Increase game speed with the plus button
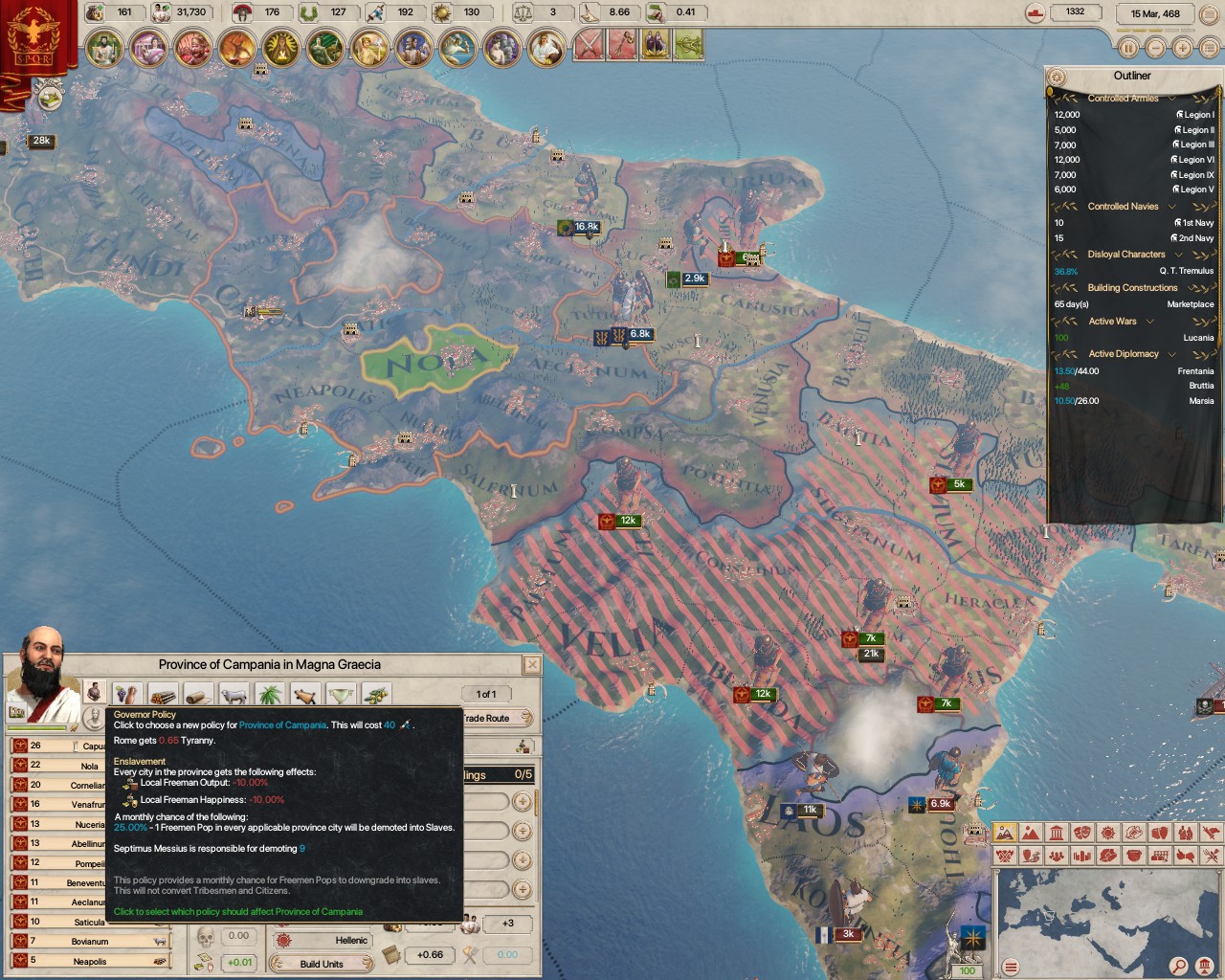 point(1182,48)
